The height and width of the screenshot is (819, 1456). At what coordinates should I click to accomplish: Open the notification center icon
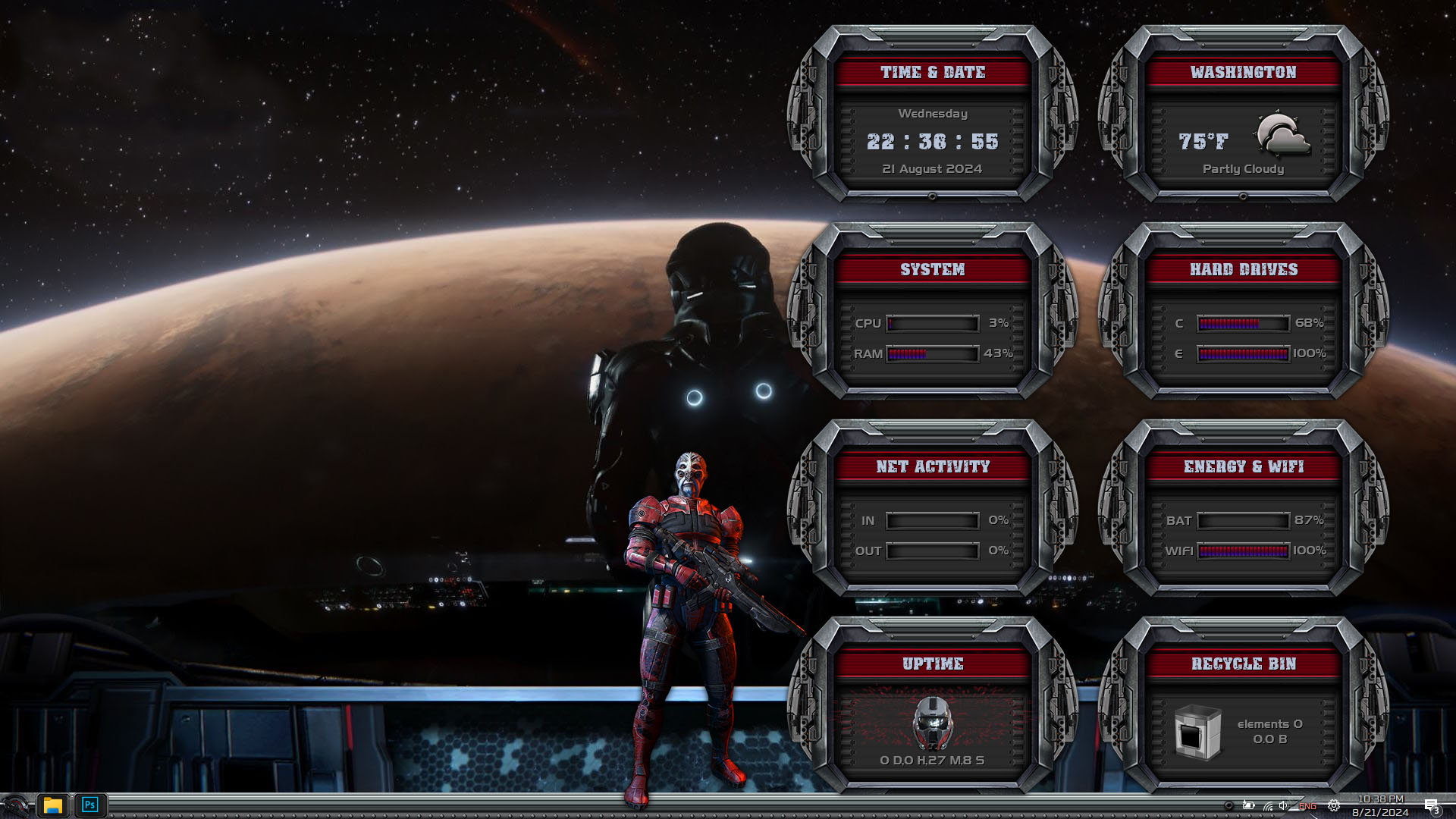click(1431, 805)
